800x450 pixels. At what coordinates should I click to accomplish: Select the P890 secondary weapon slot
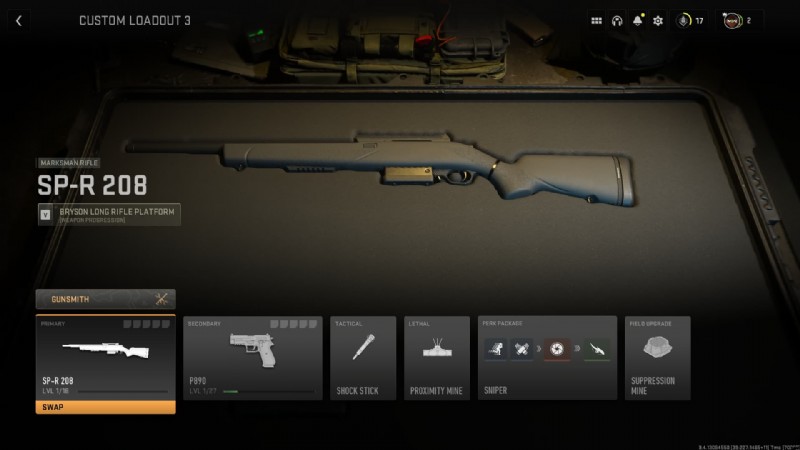[x=253, y=358]
